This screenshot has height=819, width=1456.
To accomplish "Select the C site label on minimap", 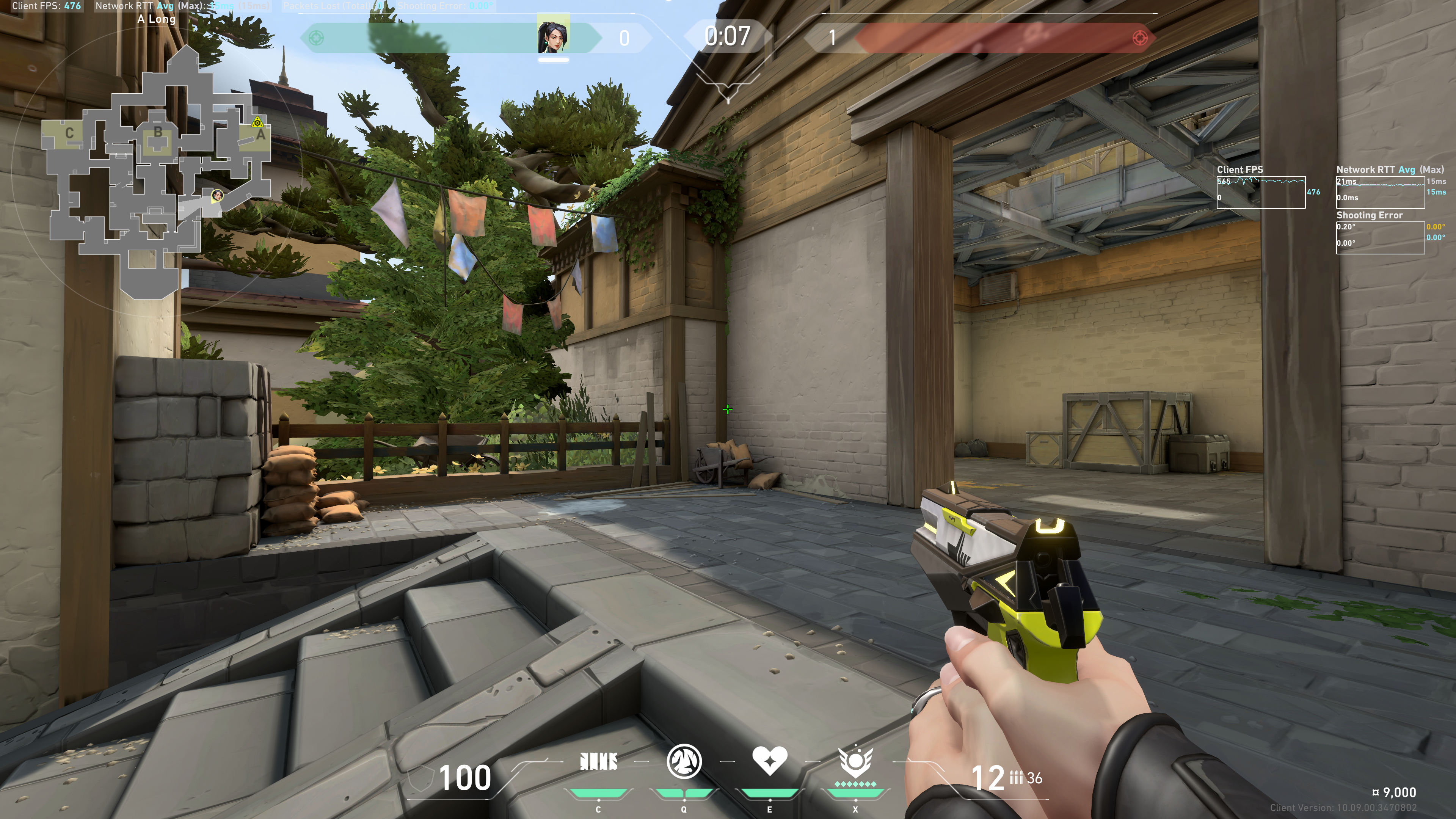I will pos(69,133).
